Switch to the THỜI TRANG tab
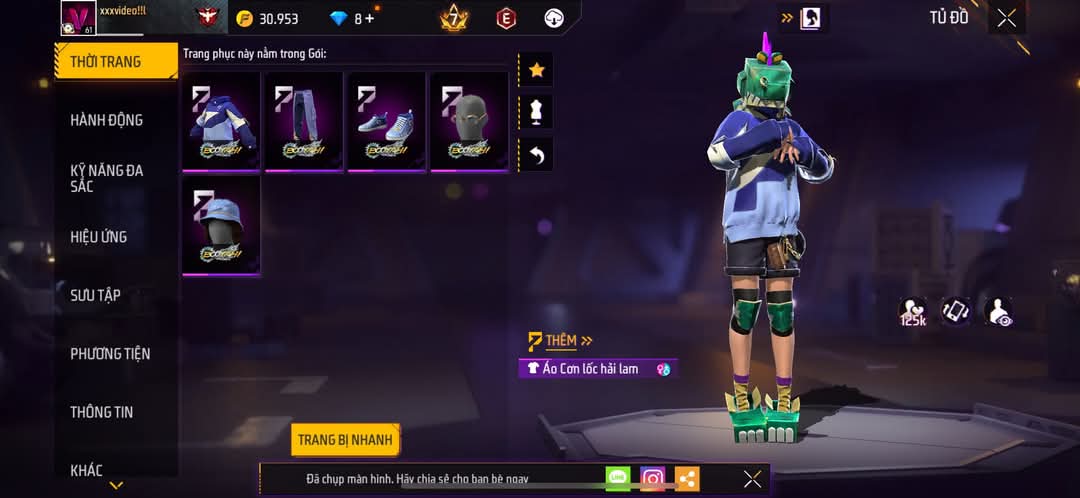The image size is (1080, 498). click(105, 62)
